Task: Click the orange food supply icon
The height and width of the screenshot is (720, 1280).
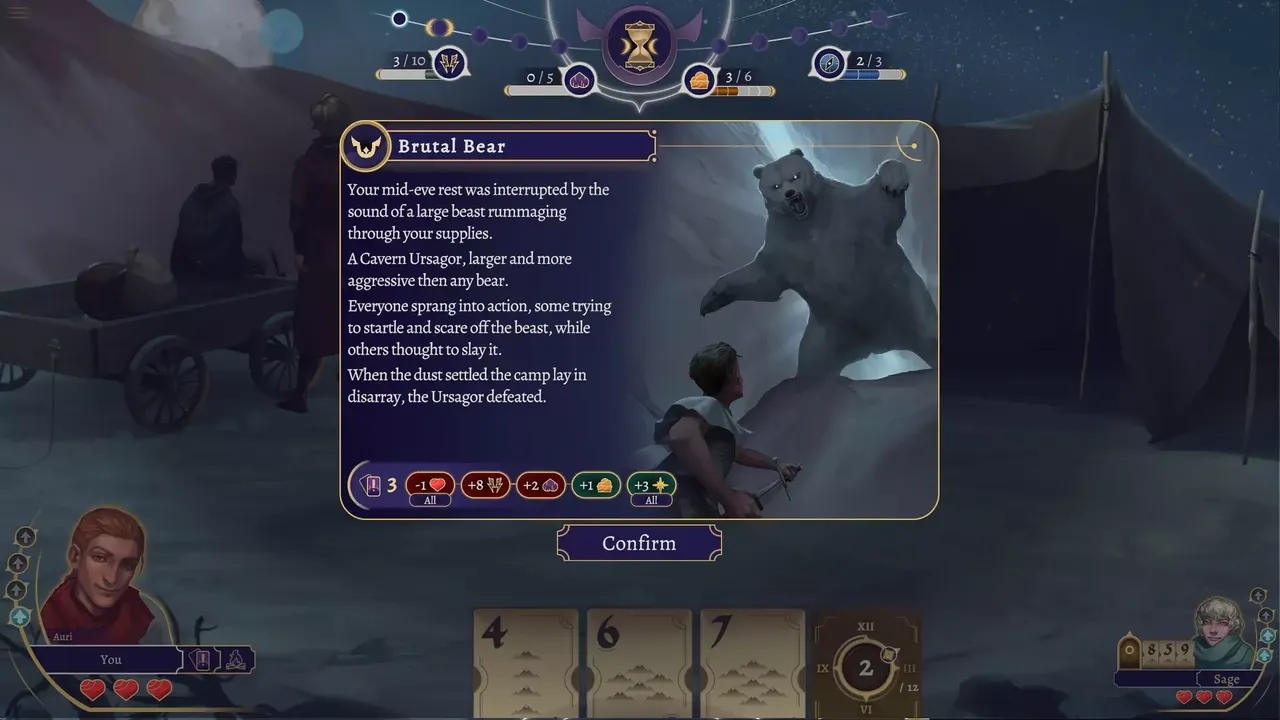Action: pyautogui.click(x=700, y=80)
